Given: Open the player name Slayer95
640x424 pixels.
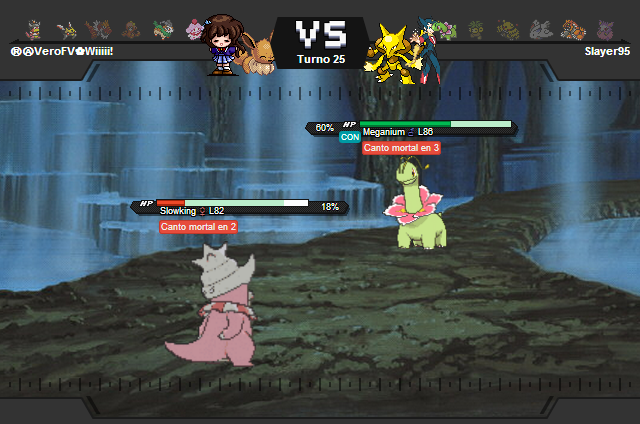Looking at the screenshot, I should [x=608, y=51].
